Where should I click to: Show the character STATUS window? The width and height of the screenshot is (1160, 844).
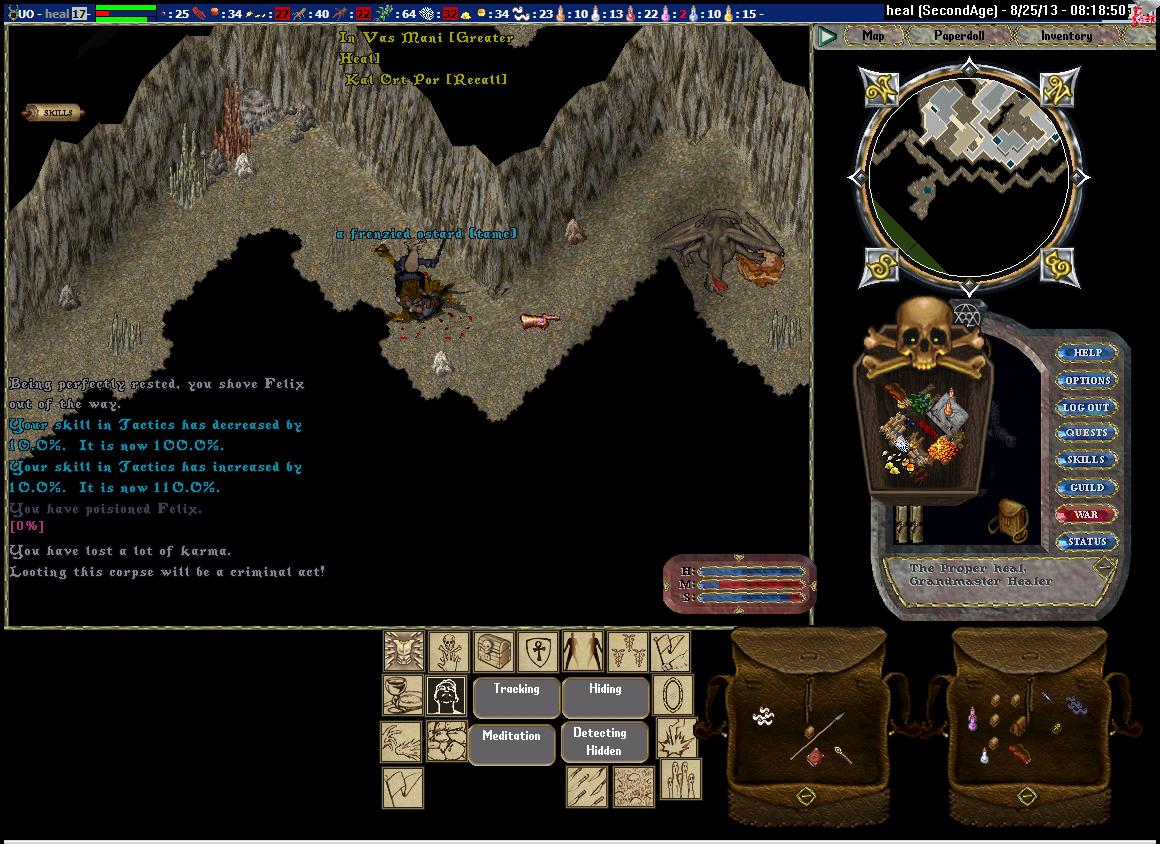1087,542
